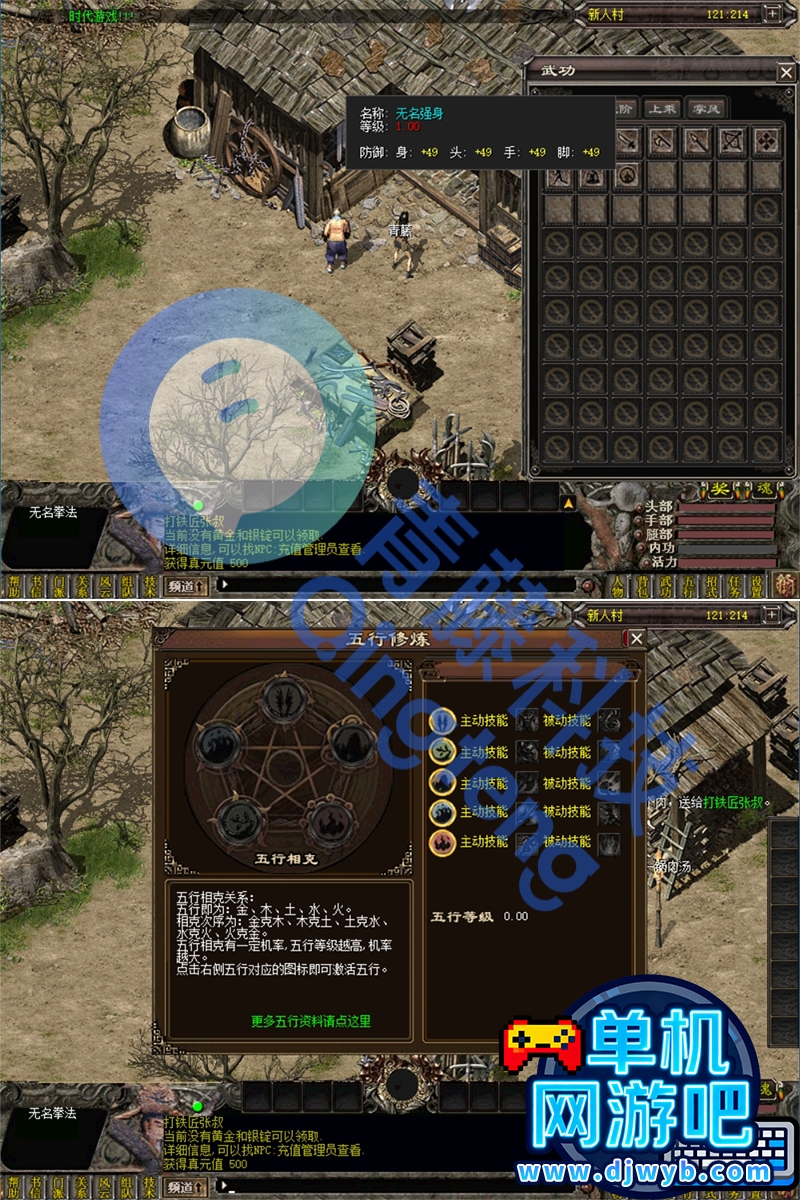Open the 更多五行资料请点这里 link

(311, 1021)
